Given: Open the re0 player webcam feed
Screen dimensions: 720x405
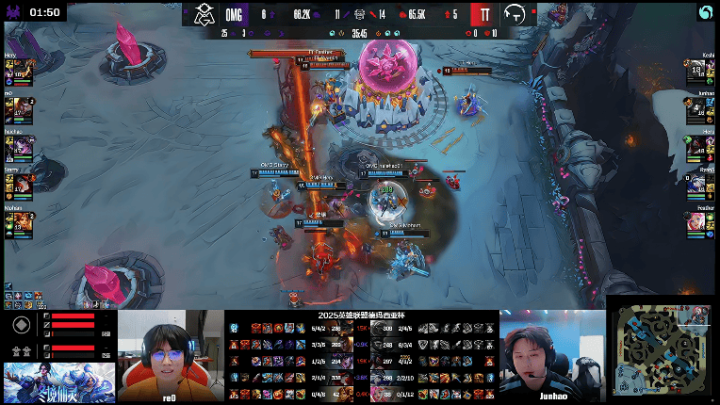Looking at the screenshot, I should pyautogui.click(x=170, y=355).
